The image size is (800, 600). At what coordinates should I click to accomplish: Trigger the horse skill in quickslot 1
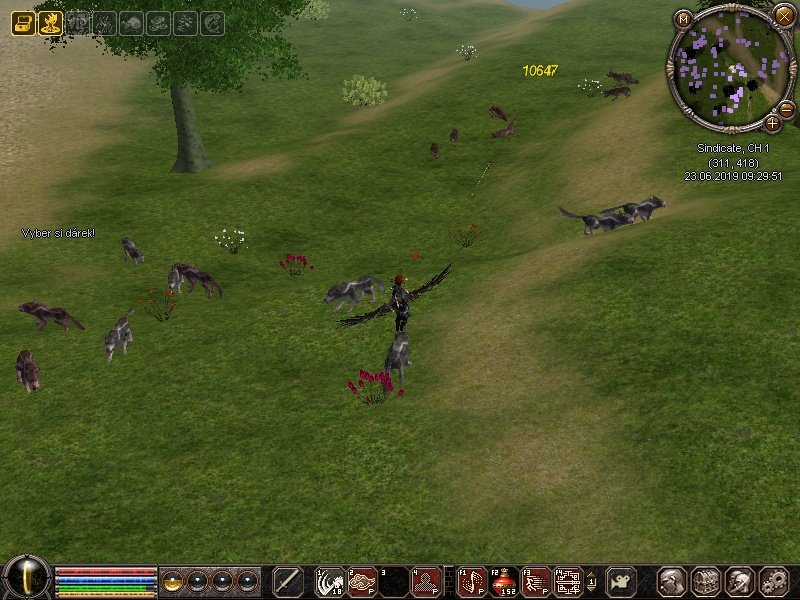[330, 581]
